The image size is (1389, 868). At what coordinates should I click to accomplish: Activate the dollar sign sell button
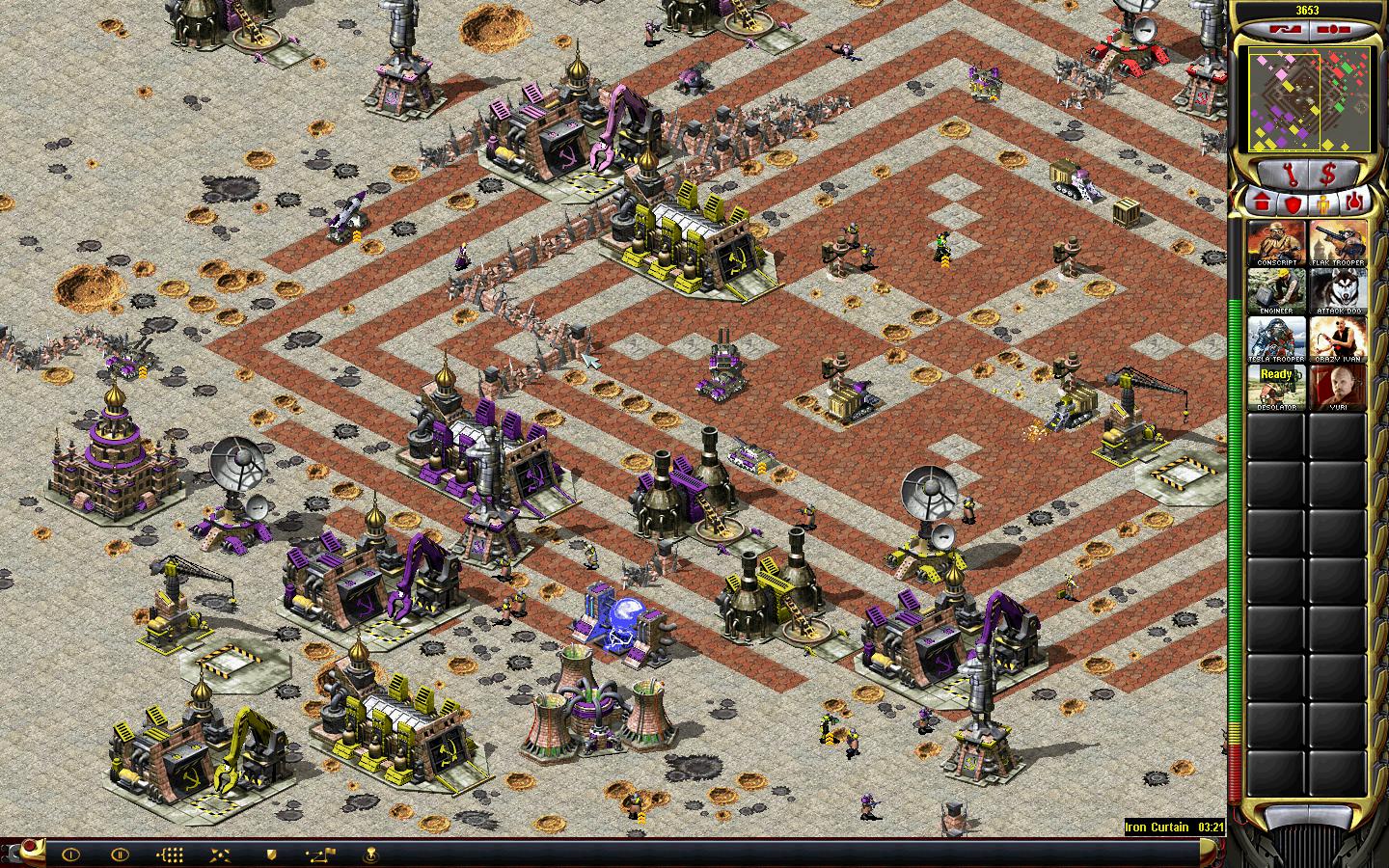[x=1328, y=175]
